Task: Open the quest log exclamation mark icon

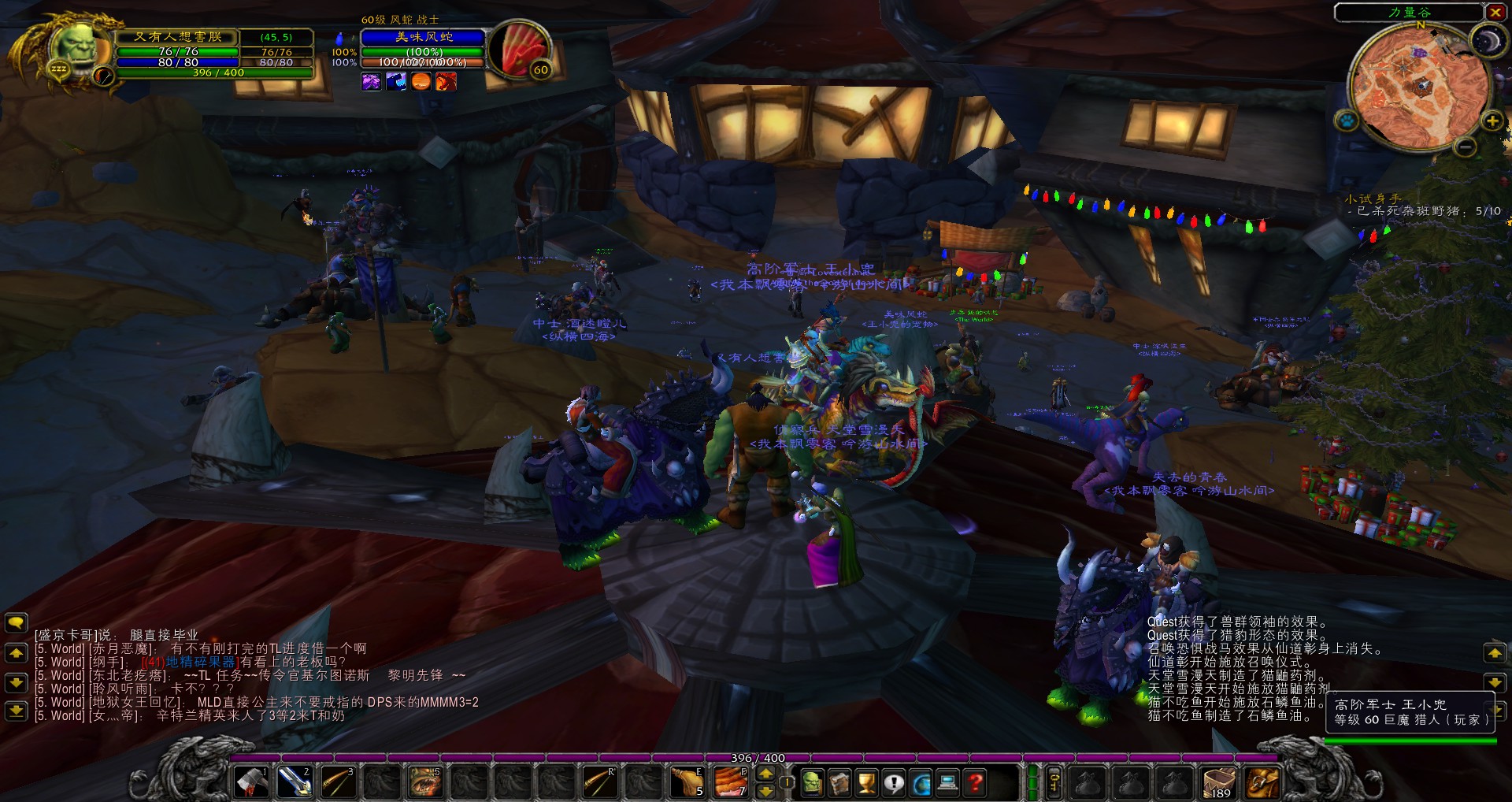Action: coord(895,783)
